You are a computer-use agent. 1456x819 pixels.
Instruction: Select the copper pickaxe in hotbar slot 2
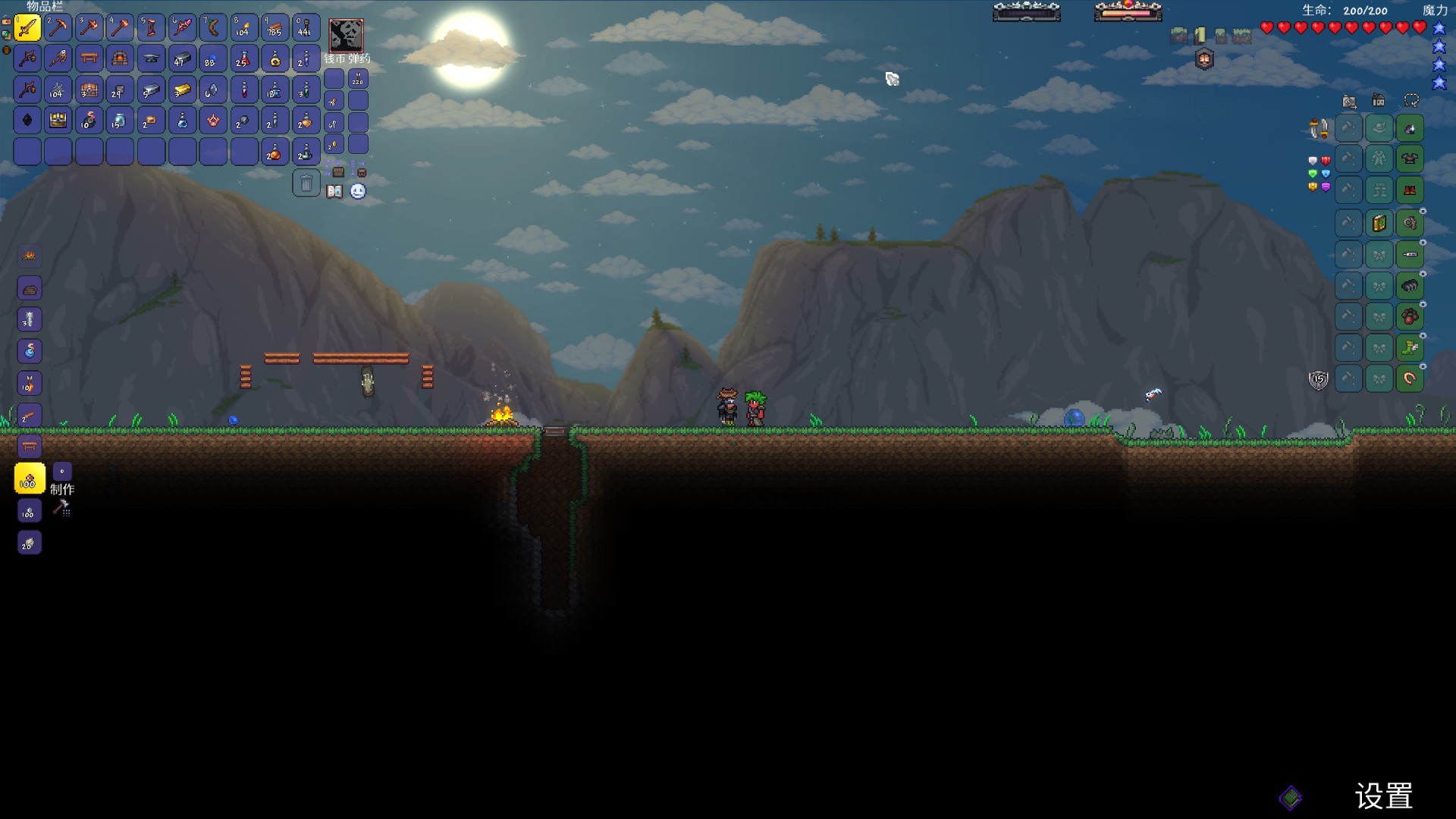point(58,28)
